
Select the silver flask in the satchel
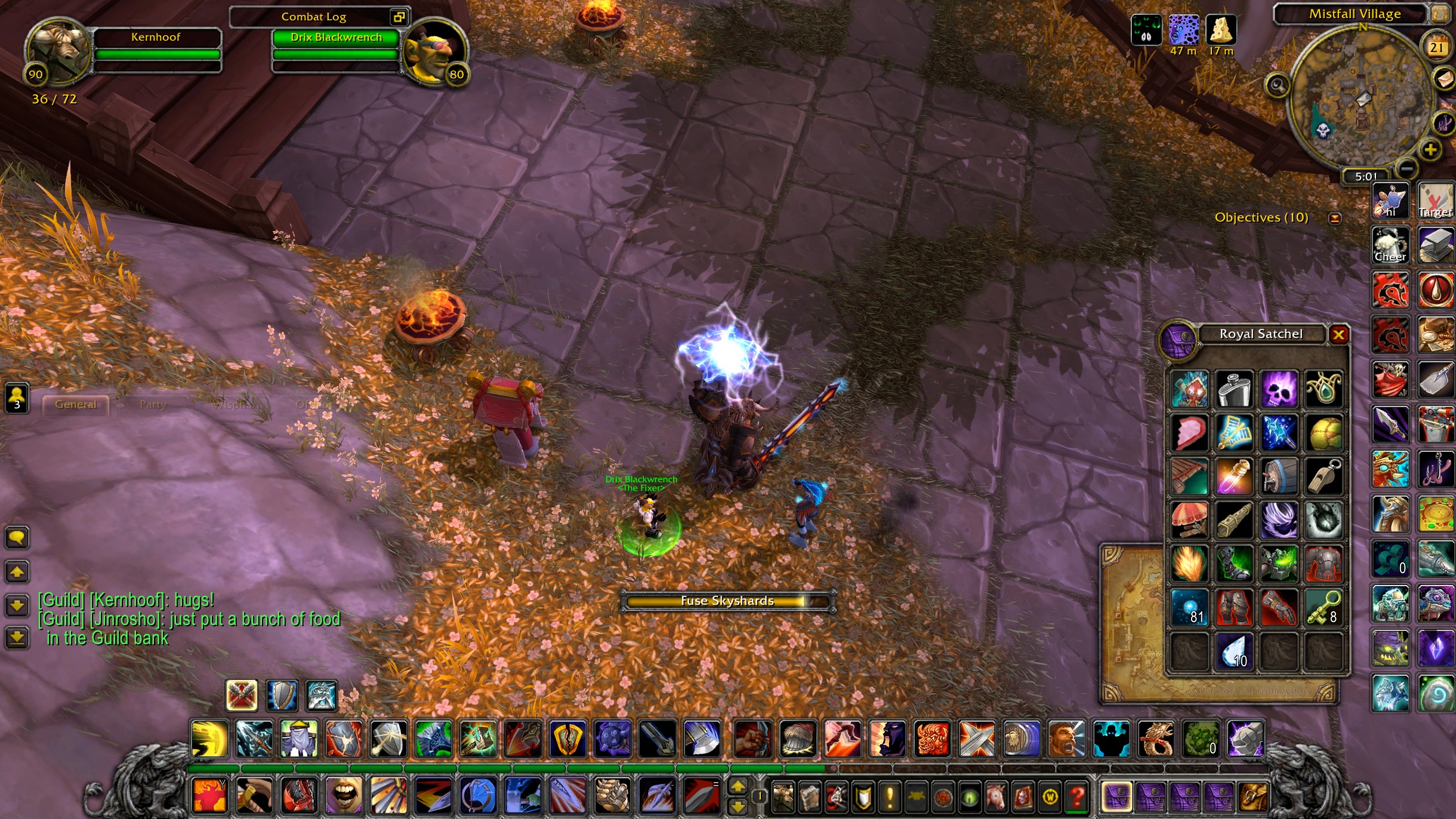(x=1234, y=389)
